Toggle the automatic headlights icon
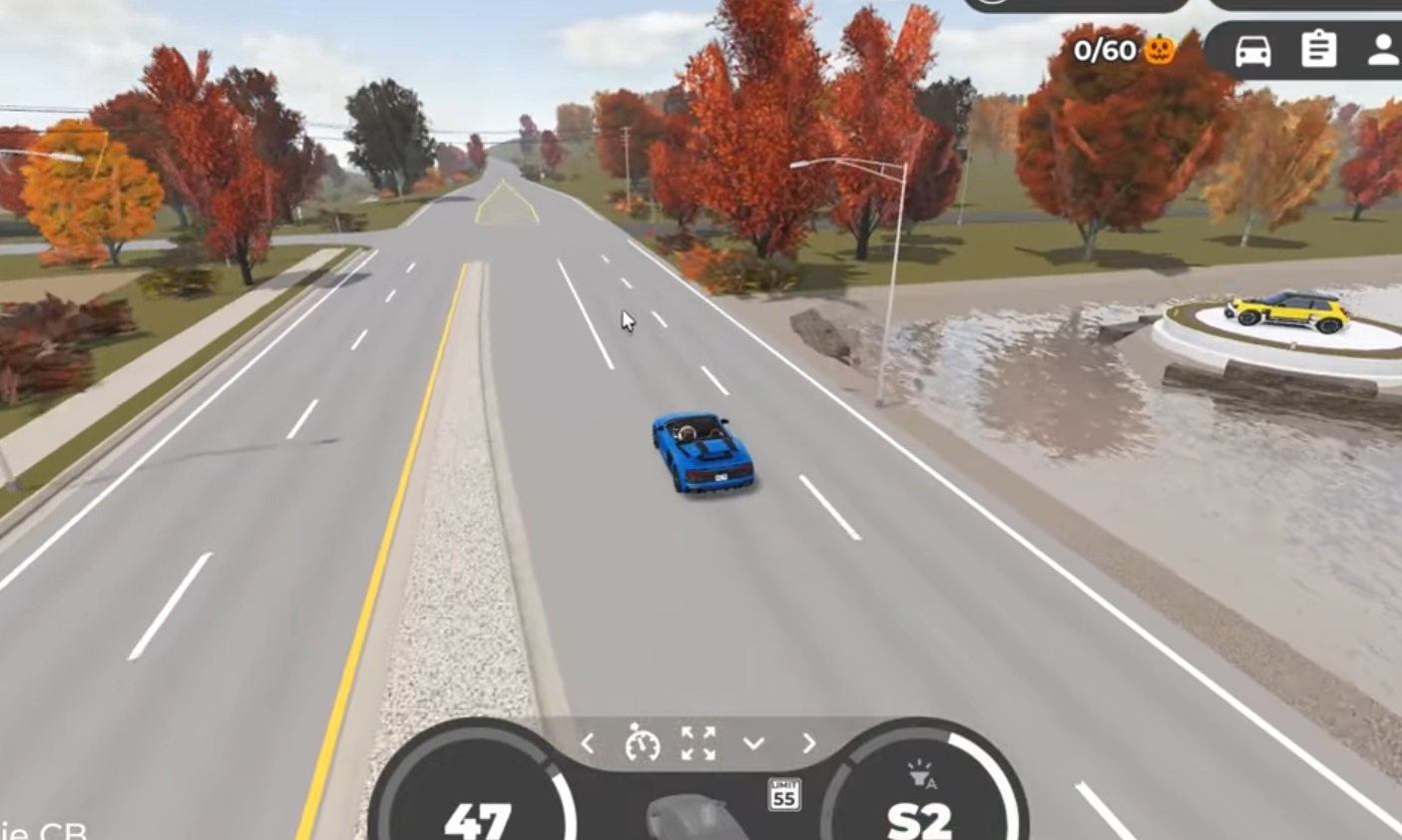This screenshot has height=840, width=1402. [x=920, y=775]
